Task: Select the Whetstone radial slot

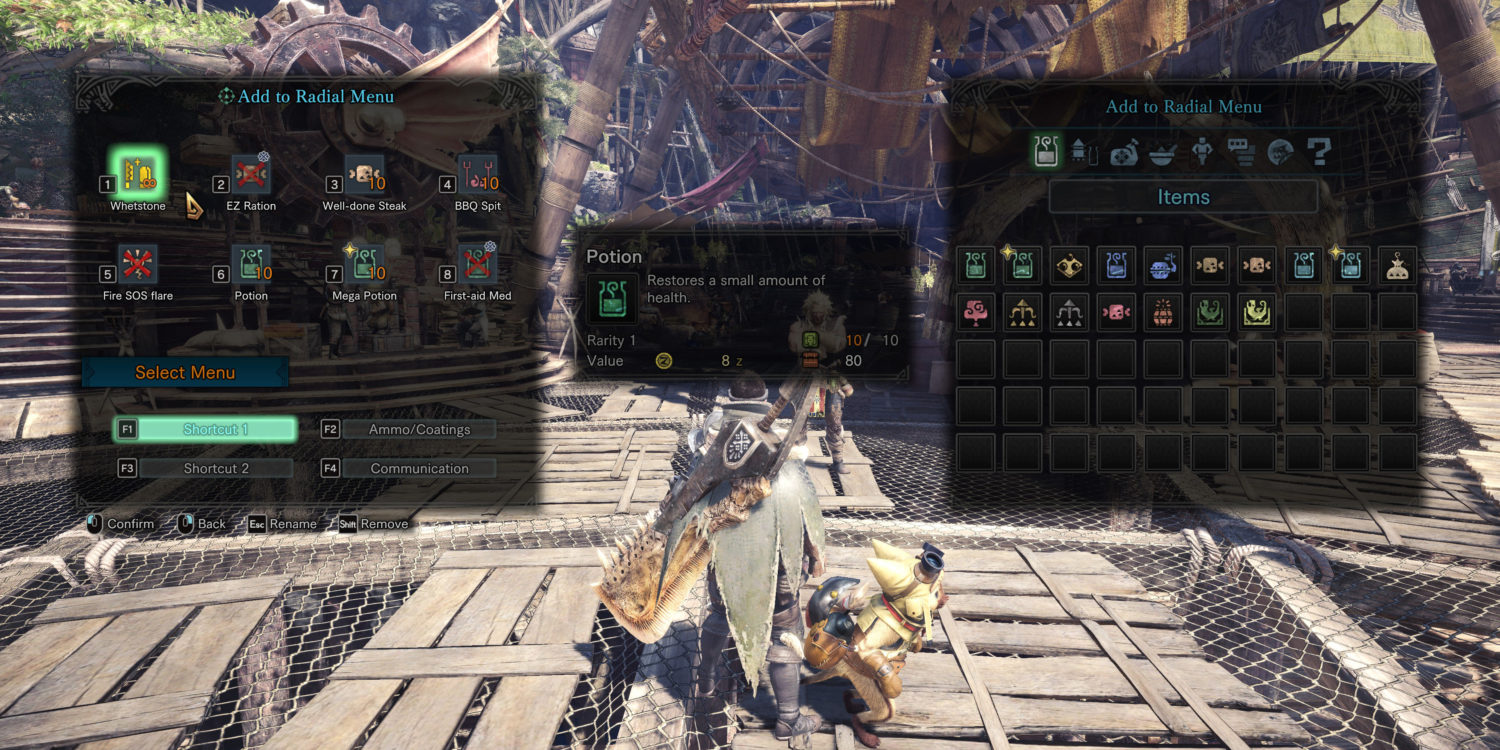Action: pos(138,173)
